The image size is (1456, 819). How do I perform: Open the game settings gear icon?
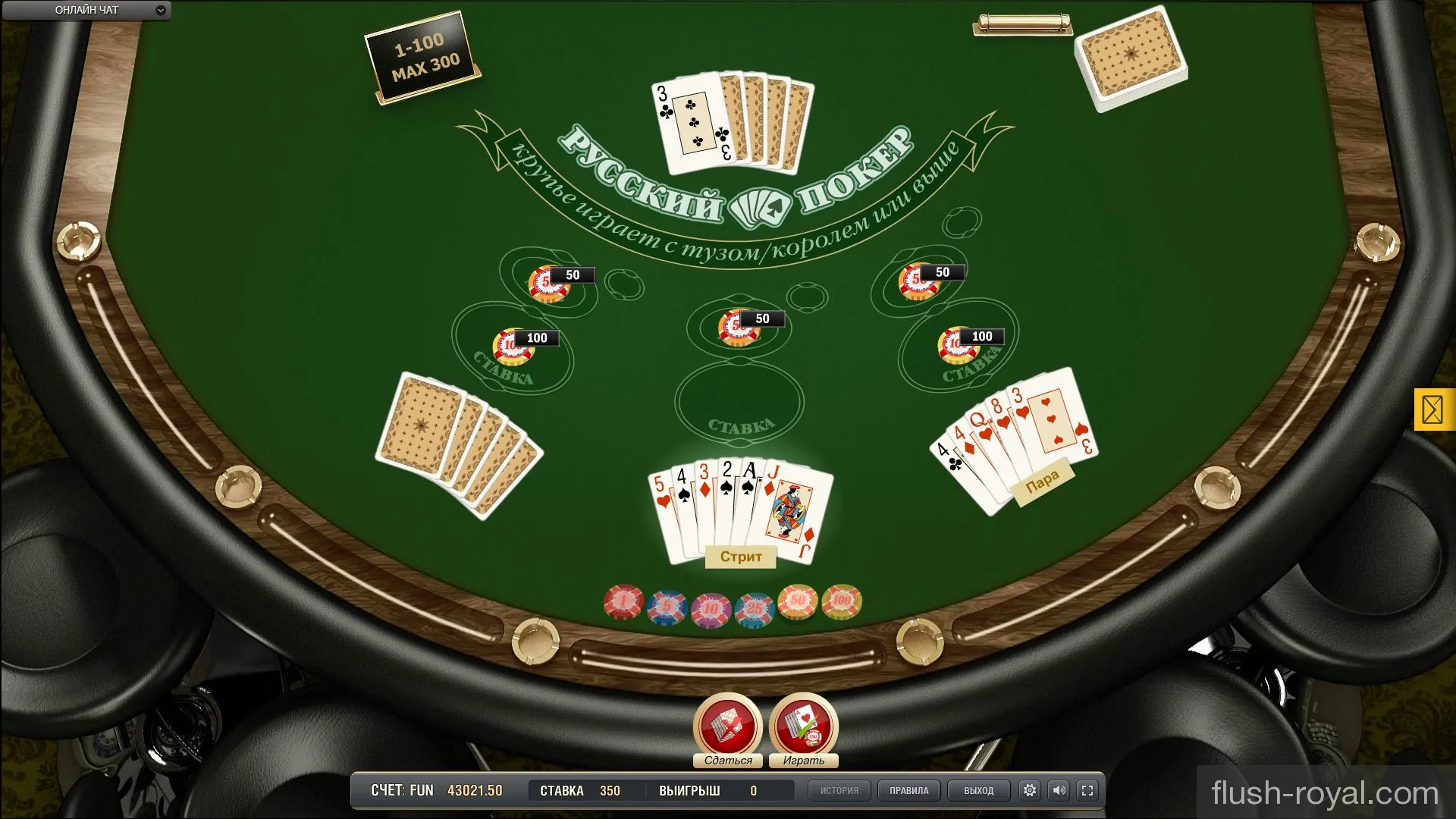pos(1030,790)
